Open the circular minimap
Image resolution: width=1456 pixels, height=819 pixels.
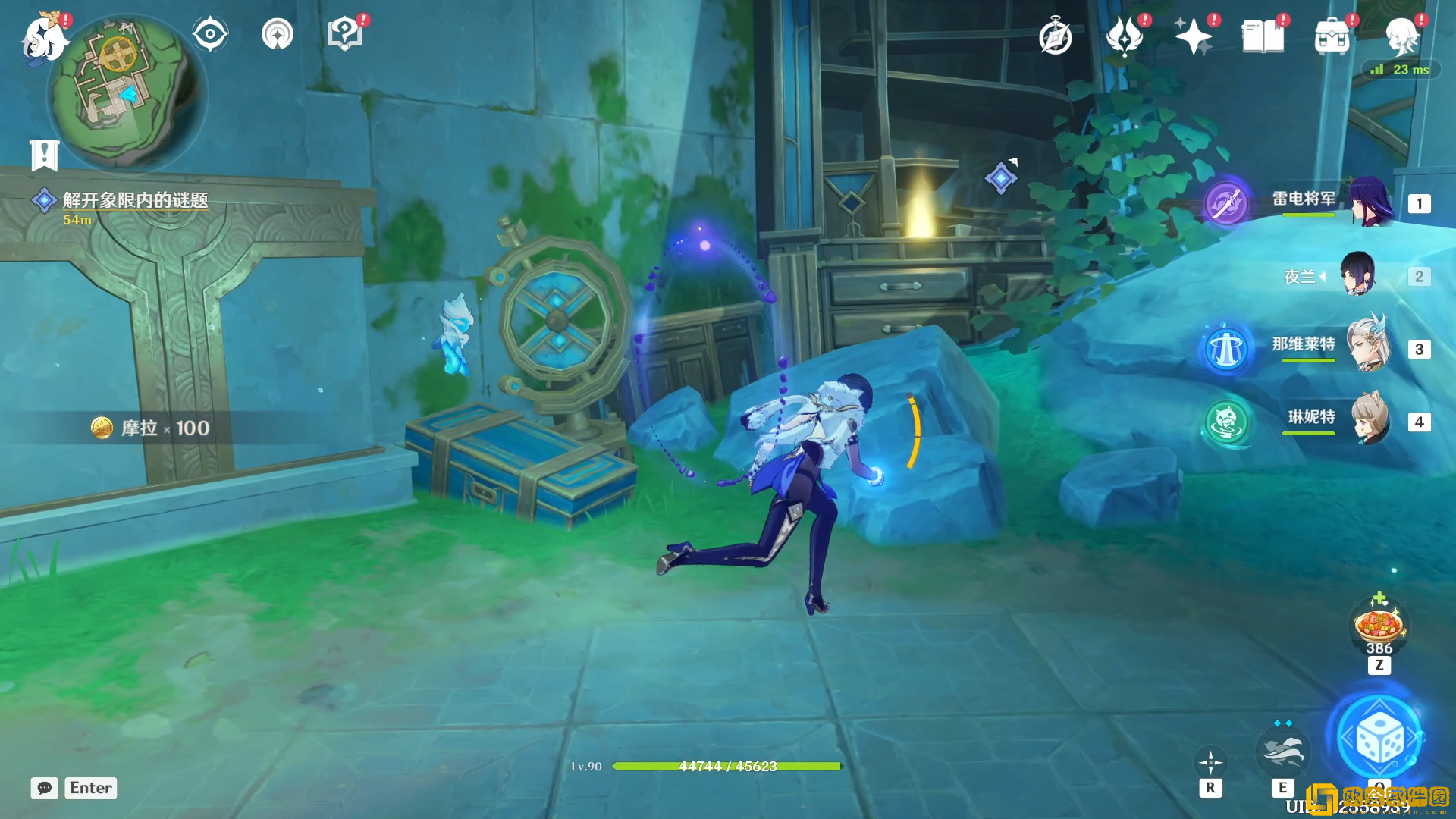(x=126, y=93)
